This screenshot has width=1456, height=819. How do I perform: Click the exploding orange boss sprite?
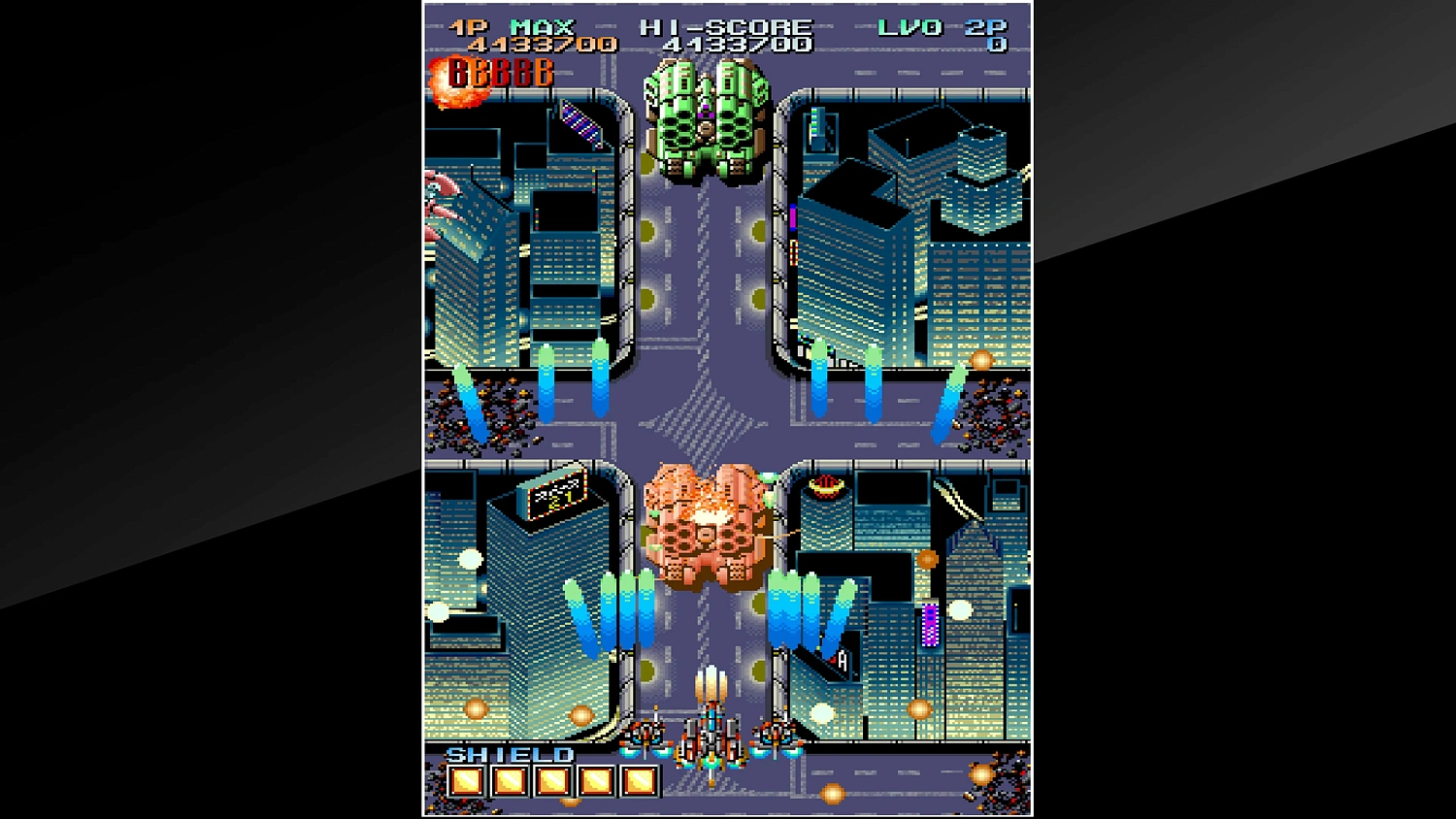[707, 529]
